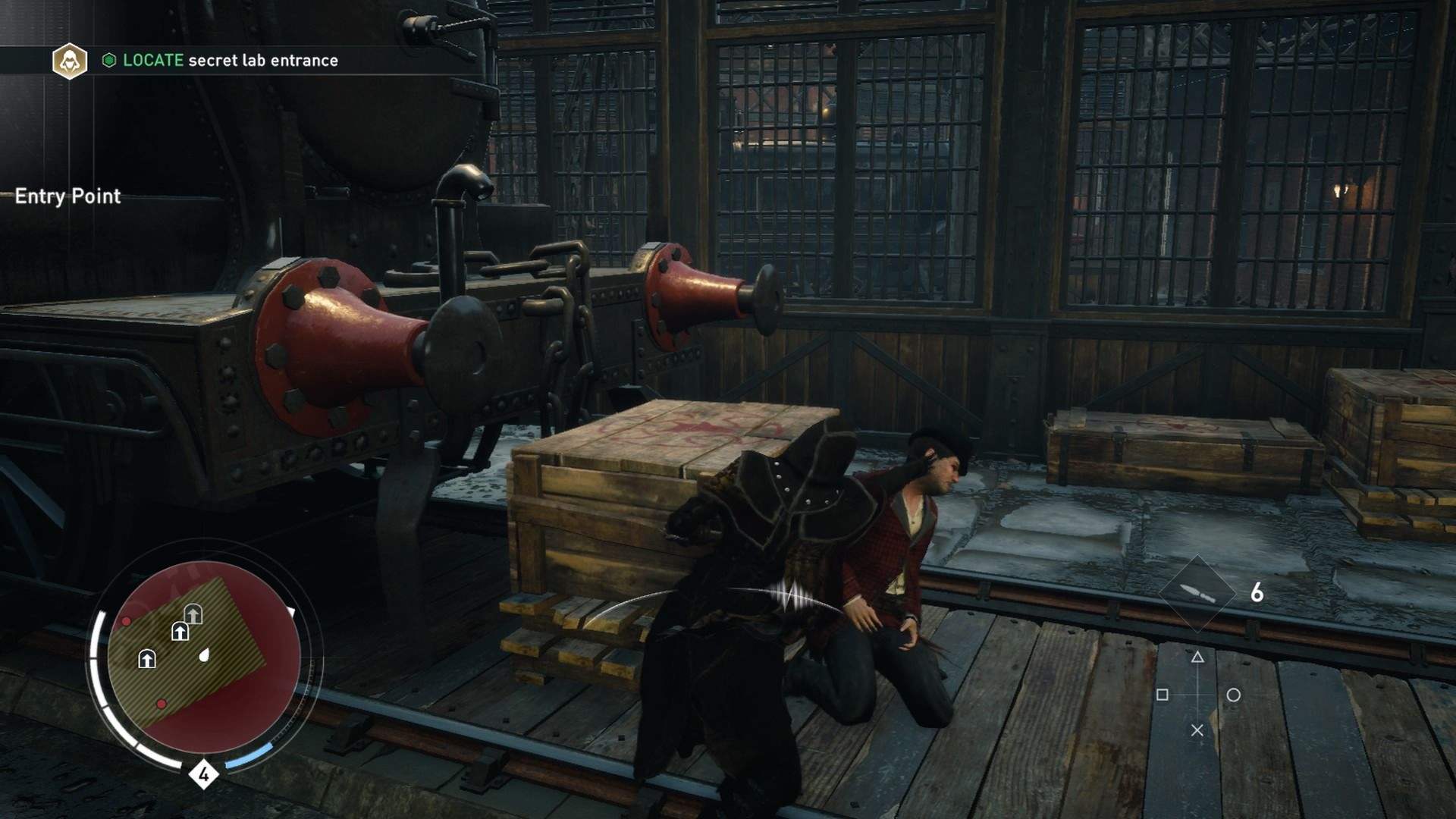Viewport: 1456px width, 819px height.
Task: Click the circular minimap
Action: (203, 657)
